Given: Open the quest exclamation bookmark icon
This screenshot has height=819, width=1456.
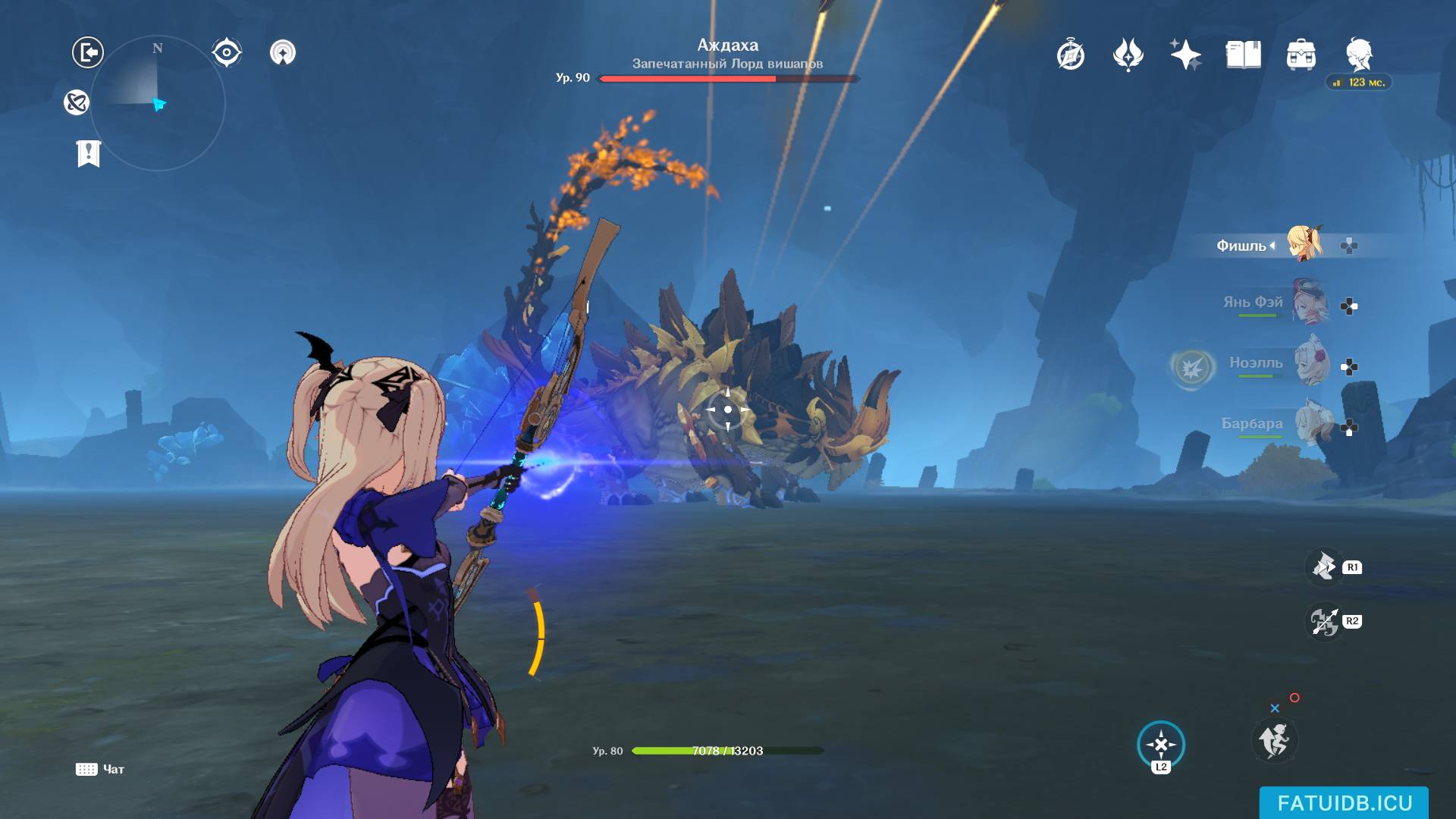Looking at the screenshot, I should [x=89, y=153].
